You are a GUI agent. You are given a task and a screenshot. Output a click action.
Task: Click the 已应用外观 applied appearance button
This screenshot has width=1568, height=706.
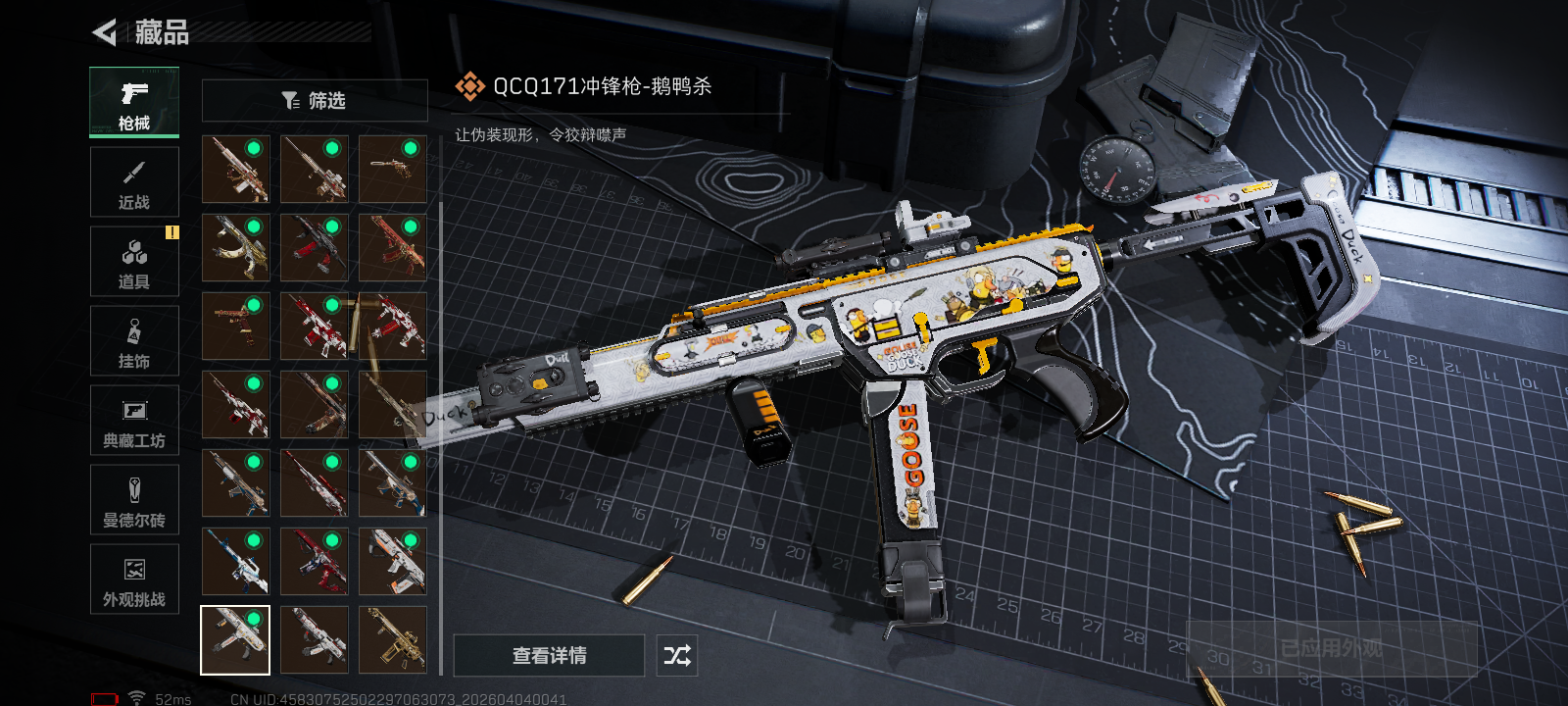1331,648
